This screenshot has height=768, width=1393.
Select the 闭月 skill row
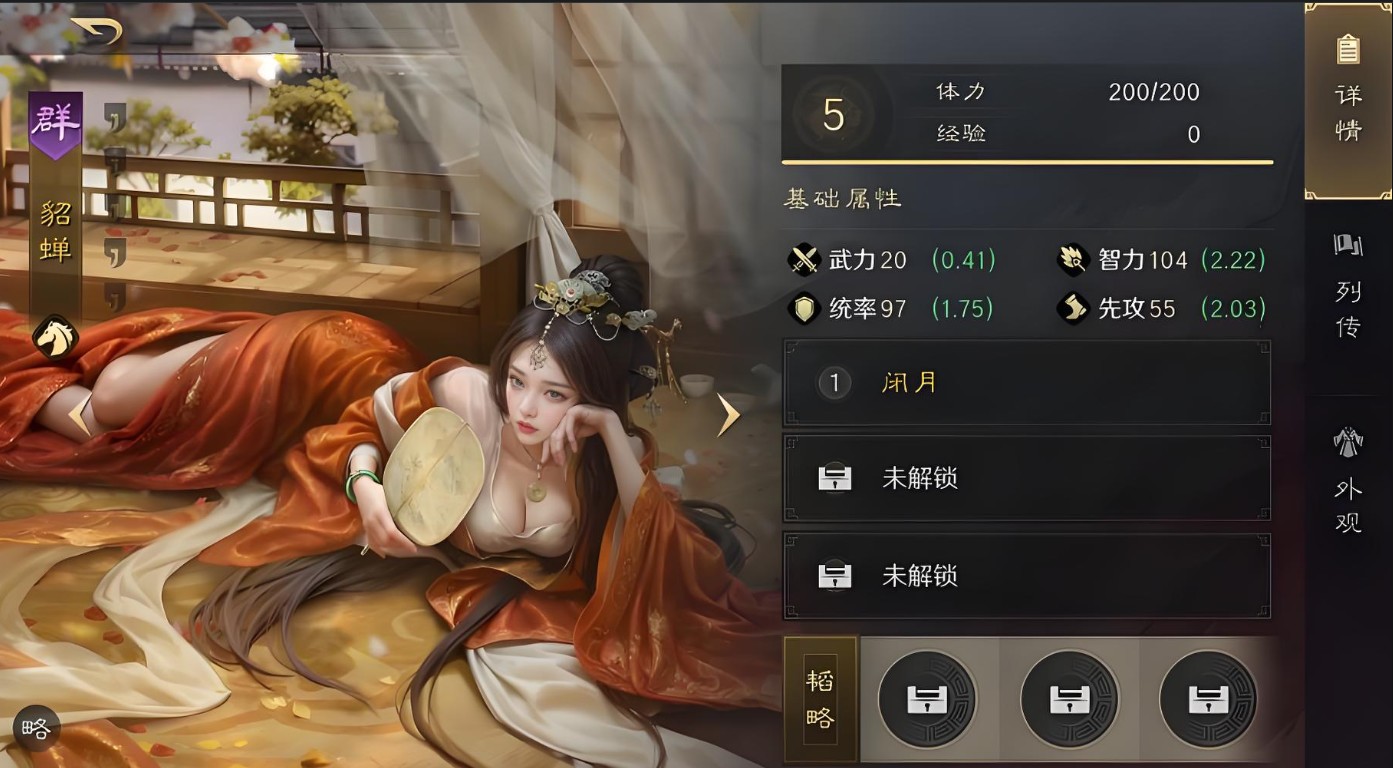click(x=1026, y=383)
